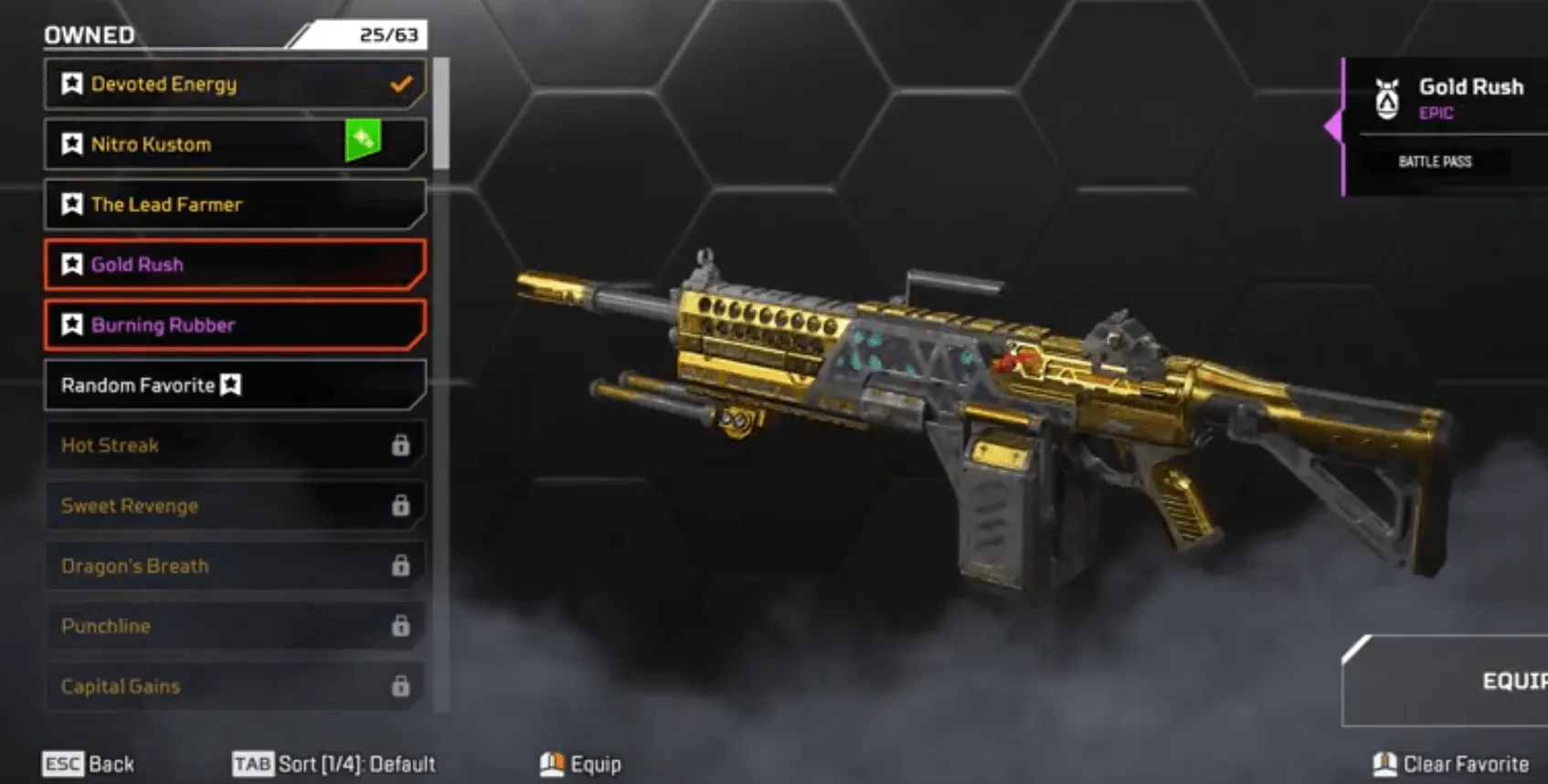This screenshot has width=1548, height=784.
Task: Click the Clear Favorite icon at bottom right
Action: click(x=1385, y=763)
